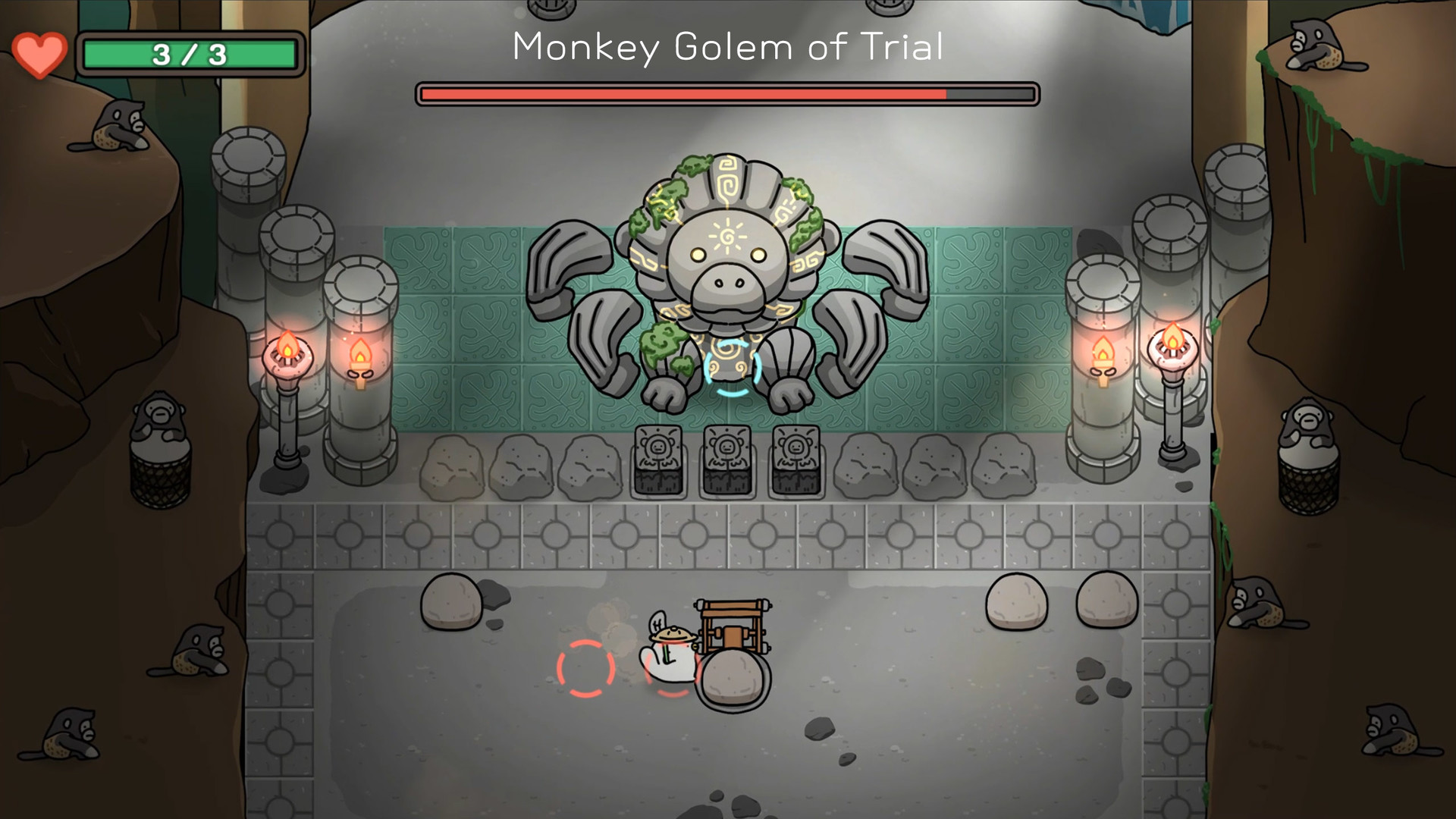
Task: Click the lit torch left of the arena
Action: pyautogui.click(x=292, y=353)
